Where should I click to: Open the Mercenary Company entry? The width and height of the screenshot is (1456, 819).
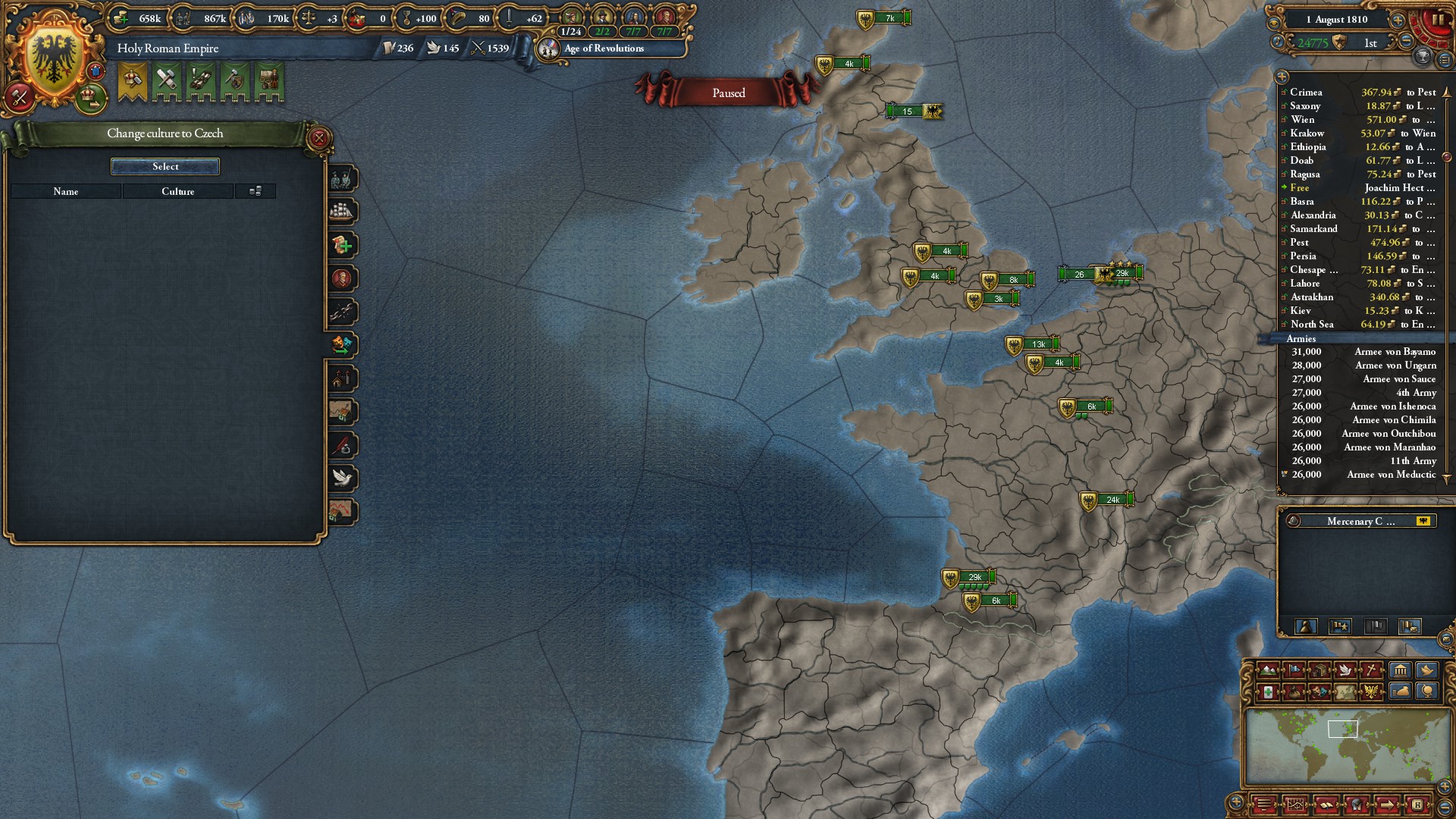pos(1360,521)
